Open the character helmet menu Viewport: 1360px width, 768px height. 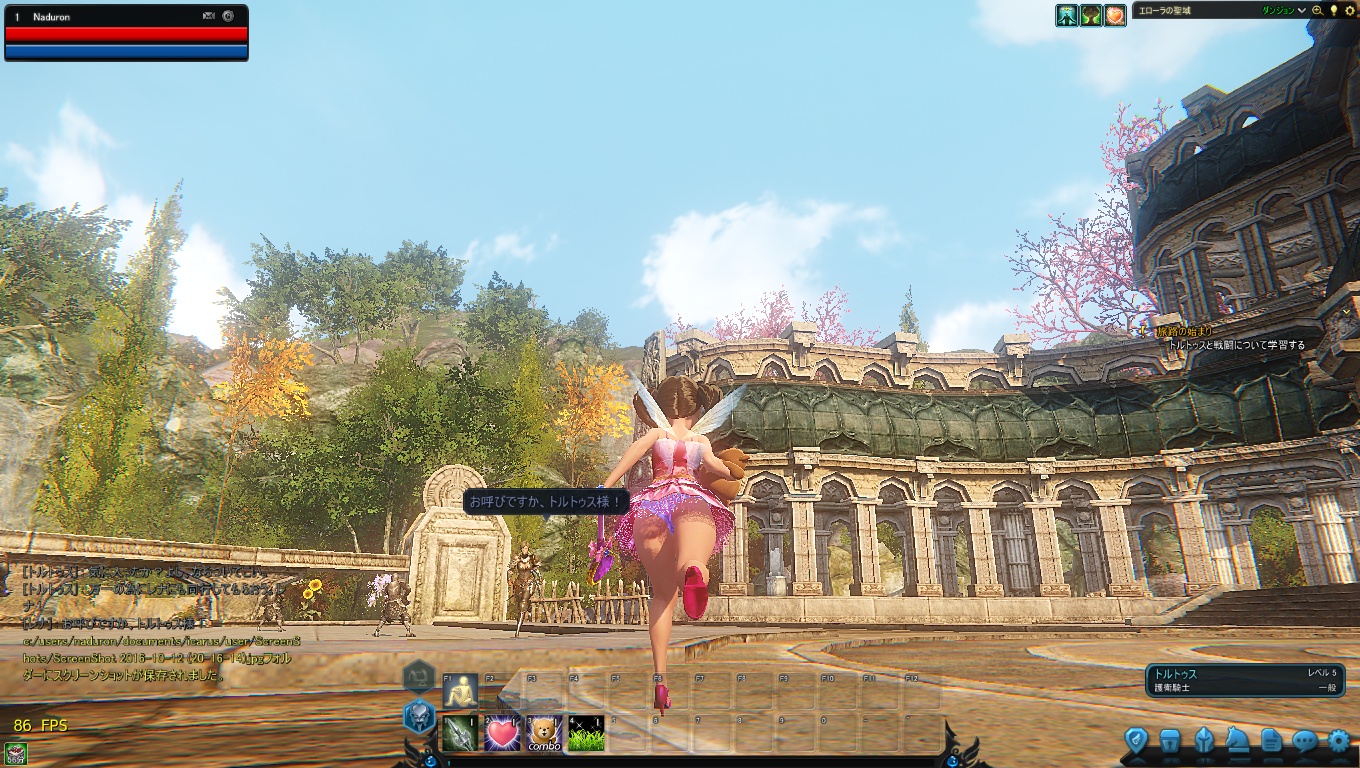coord(1204,741)
